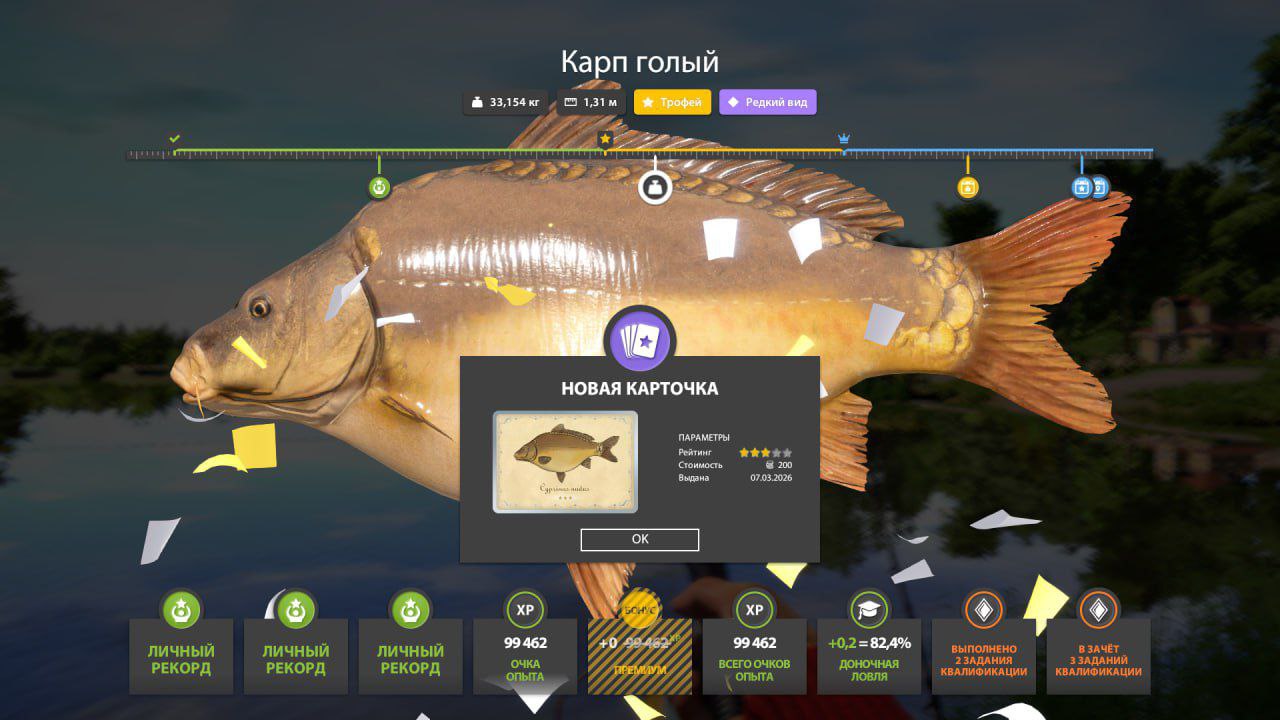
Task: Open the В зачёт 3 заданий квалификации tile
Action: click(x=1098, y=655)
